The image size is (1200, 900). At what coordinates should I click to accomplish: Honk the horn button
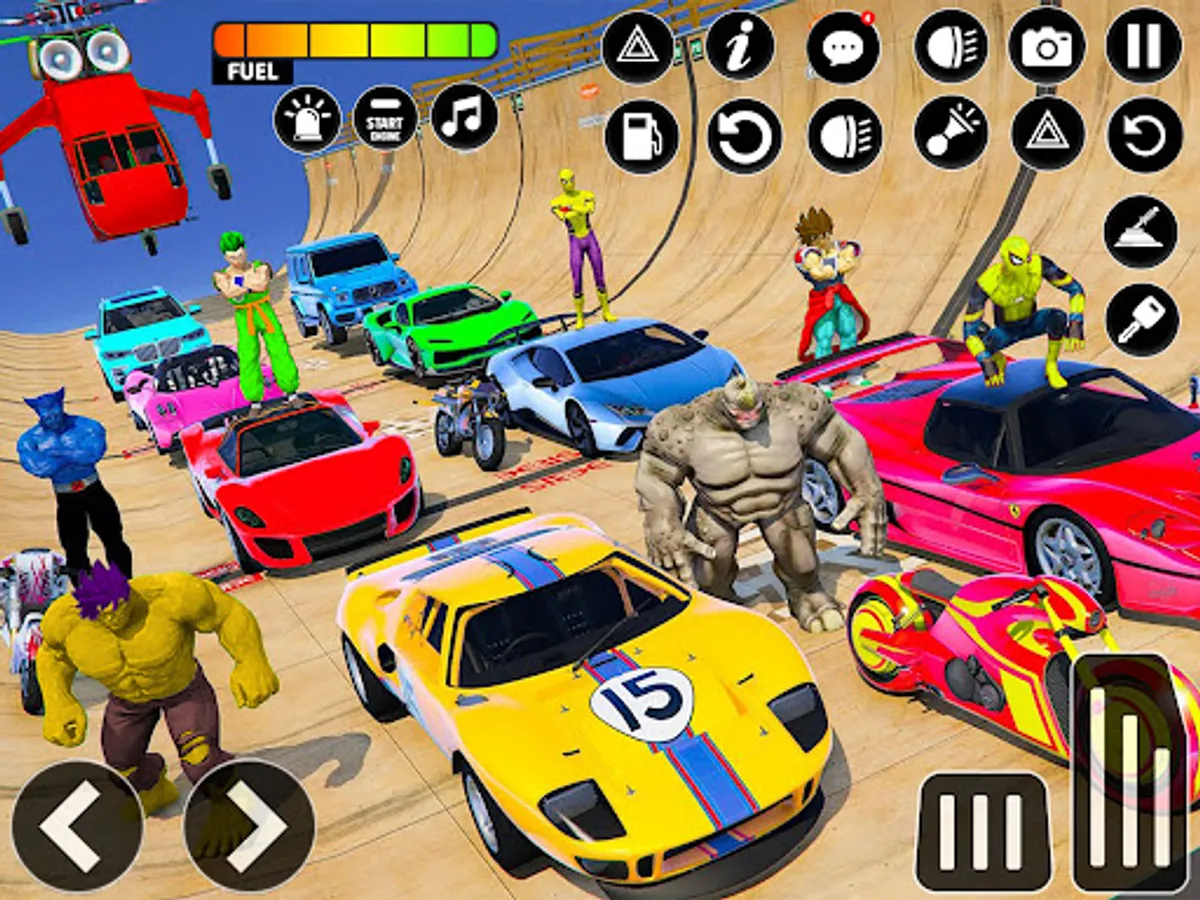point(950,133)
